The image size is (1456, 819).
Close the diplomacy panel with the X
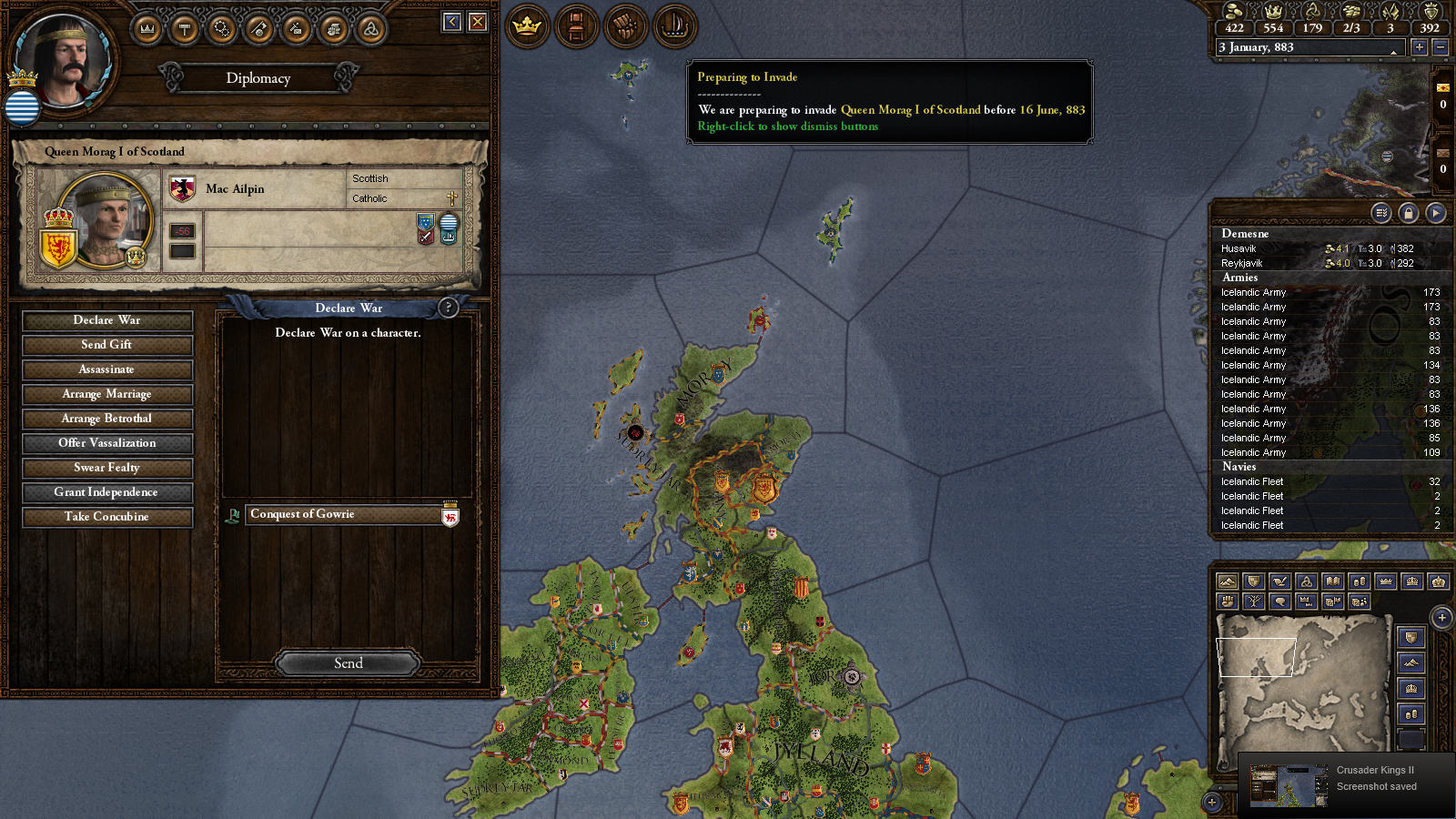click(478, 22)
